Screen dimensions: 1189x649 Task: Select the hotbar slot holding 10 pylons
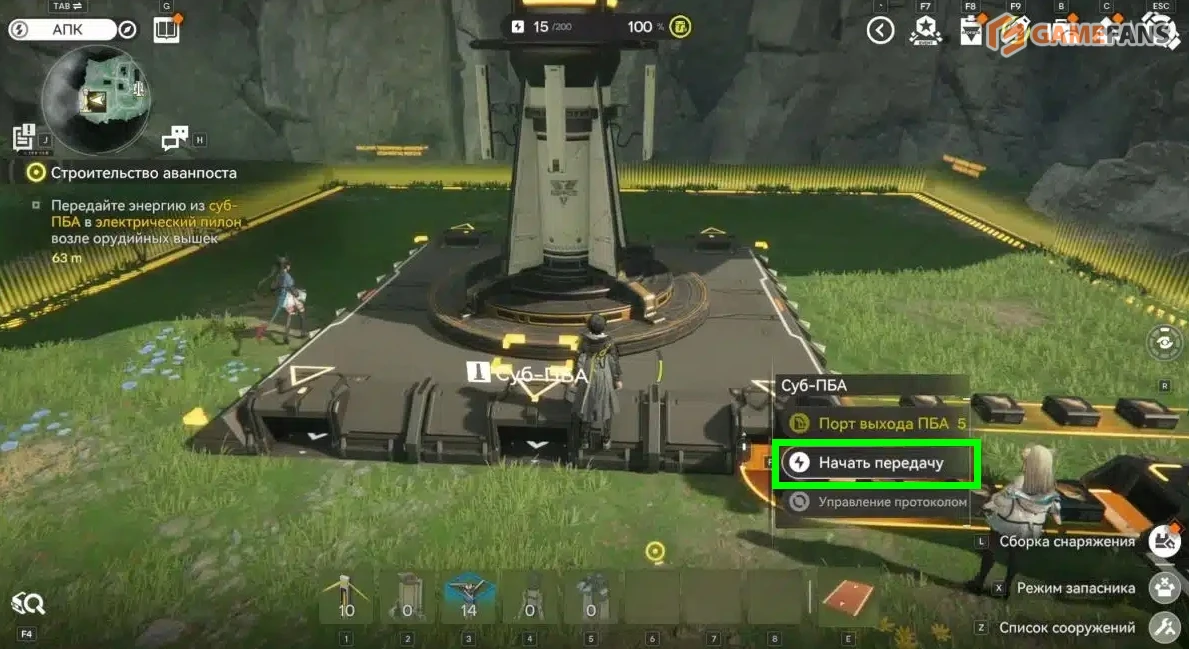coord(346,598)
